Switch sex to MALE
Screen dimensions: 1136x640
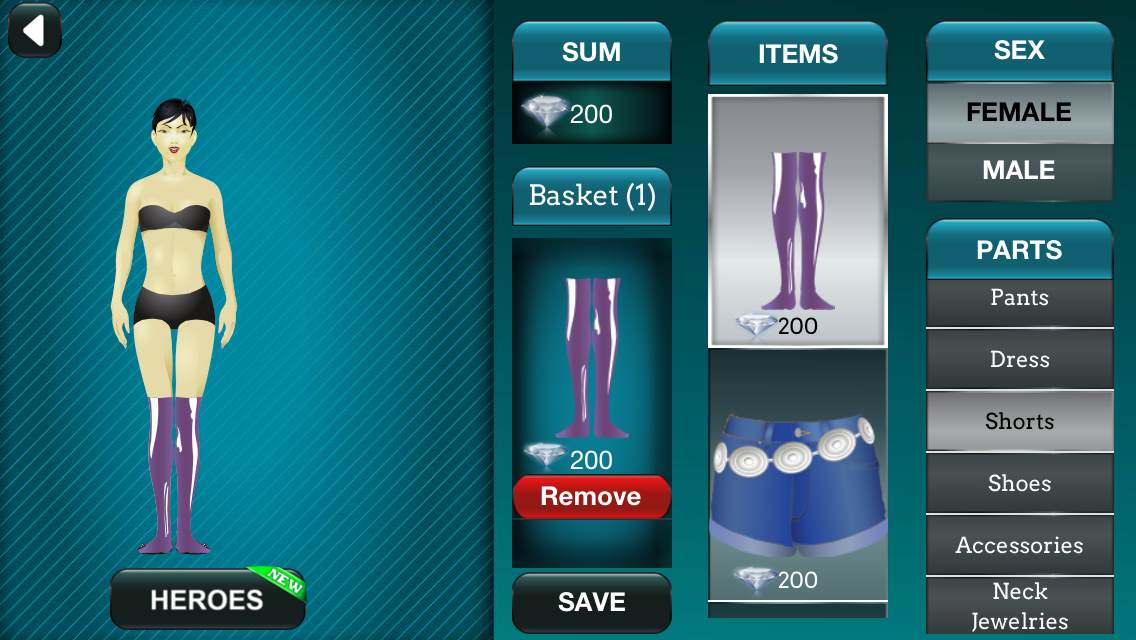tap(1019, 171)
